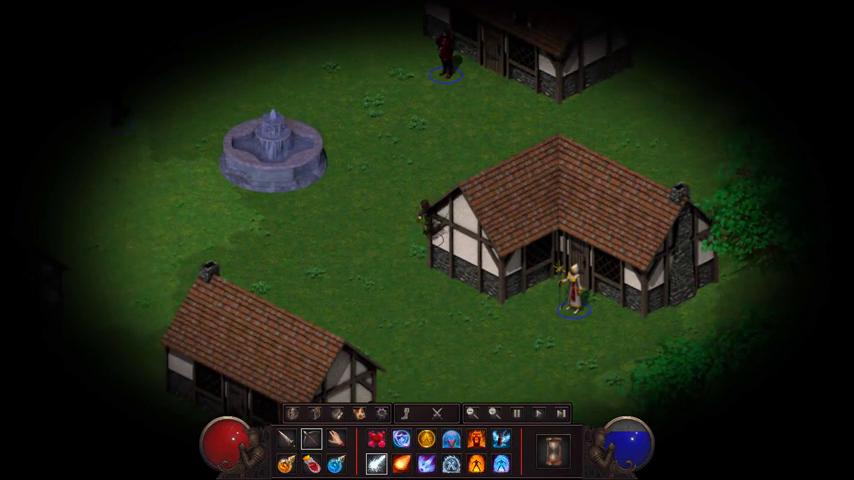This screenshot has width=854, height=480.
Task: Activate the fireball spell icon
Action: tap(401, 464)
